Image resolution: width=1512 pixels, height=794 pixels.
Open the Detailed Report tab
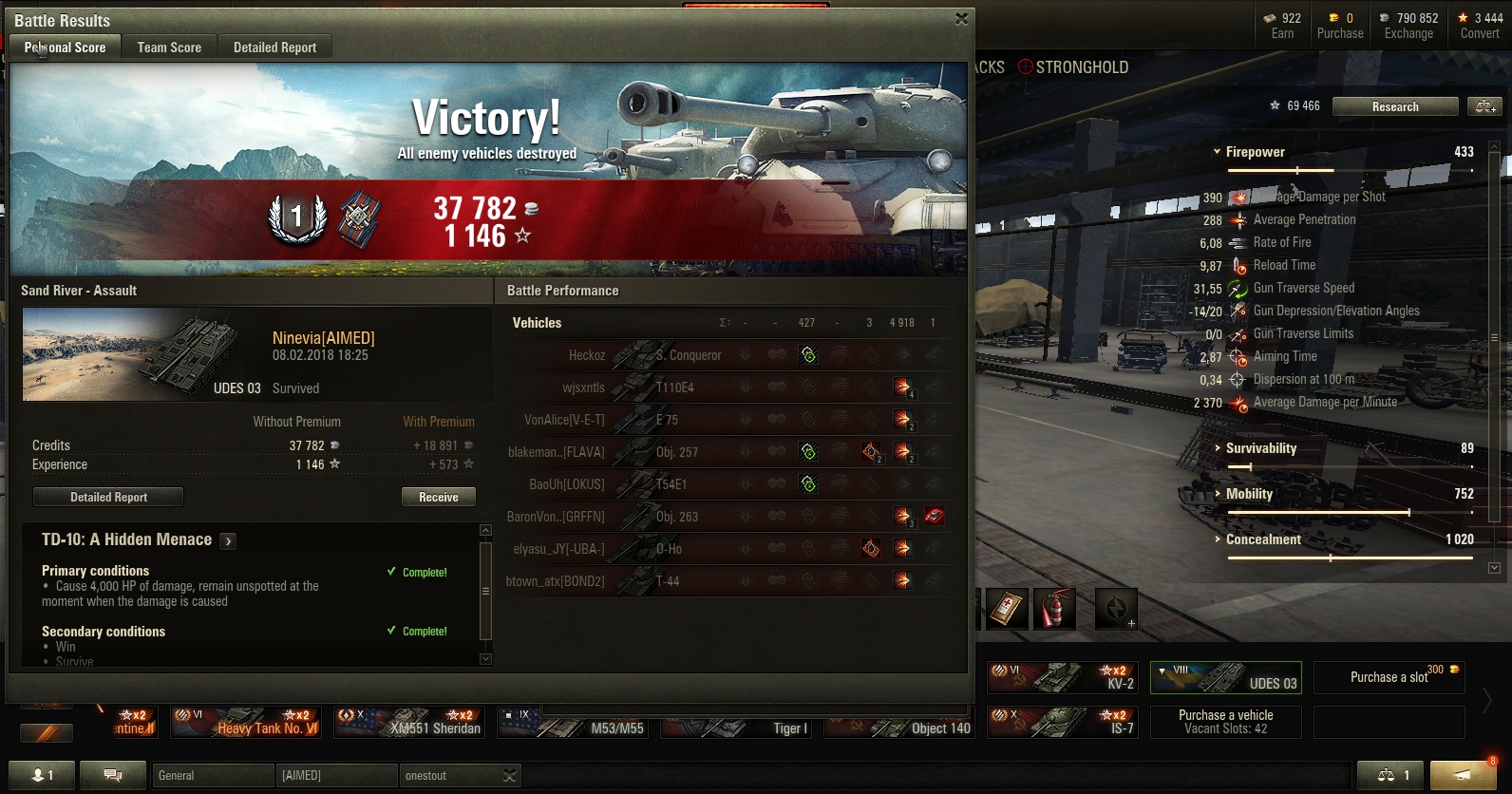274,47
